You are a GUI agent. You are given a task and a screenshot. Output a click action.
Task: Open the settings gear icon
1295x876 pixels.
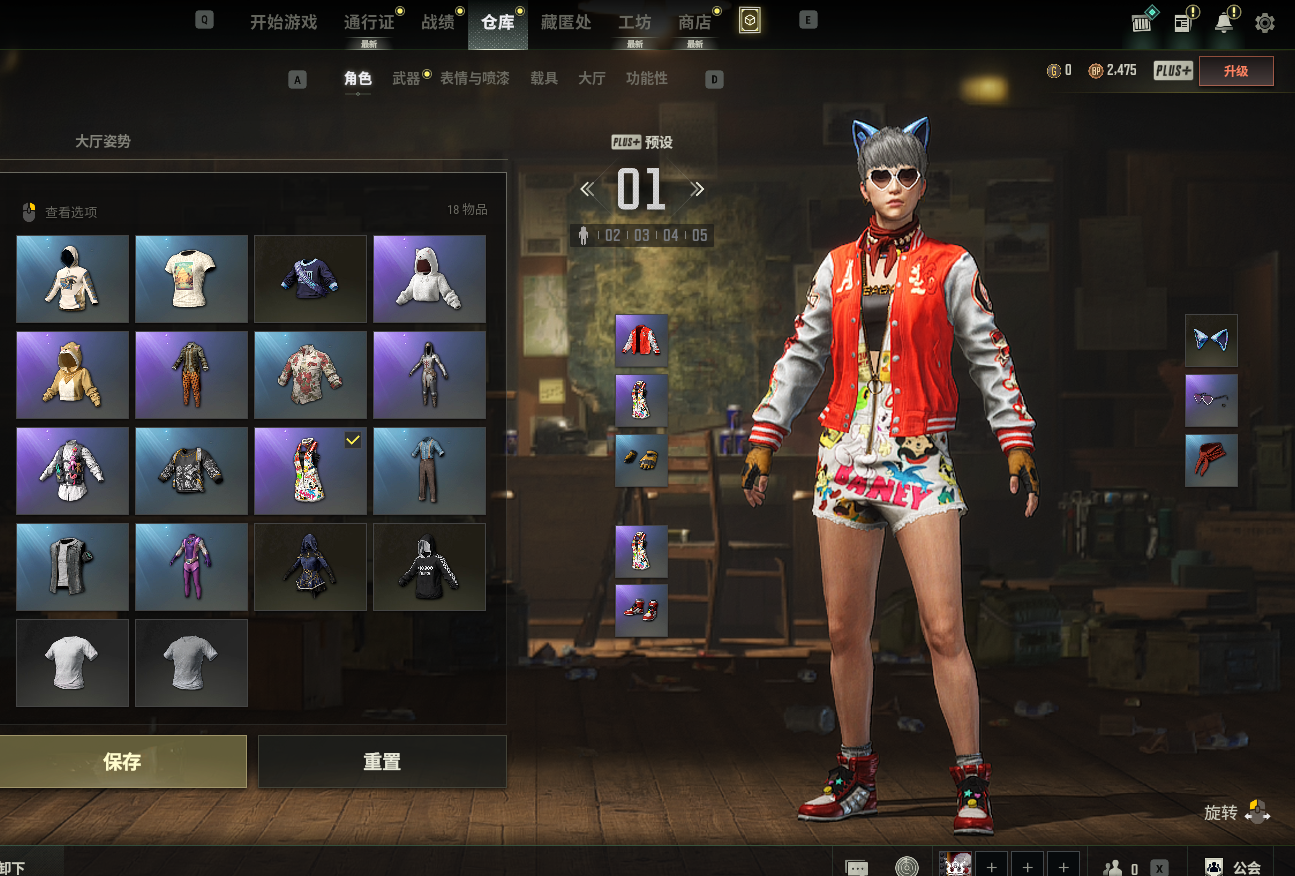(x=1265, y=23)
